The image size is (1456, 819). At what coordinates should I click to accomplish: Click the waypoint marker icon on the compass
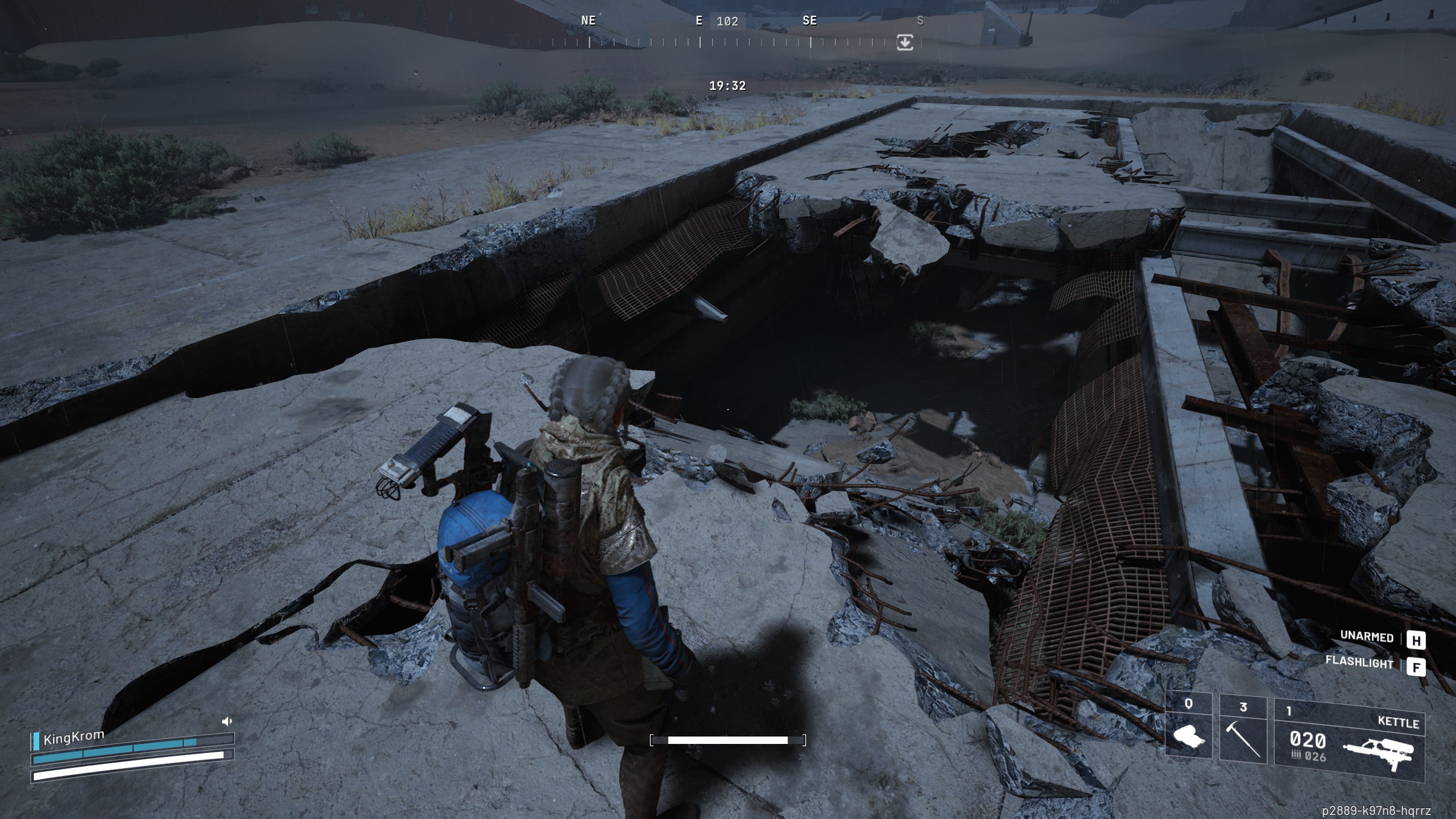point(906,42)
